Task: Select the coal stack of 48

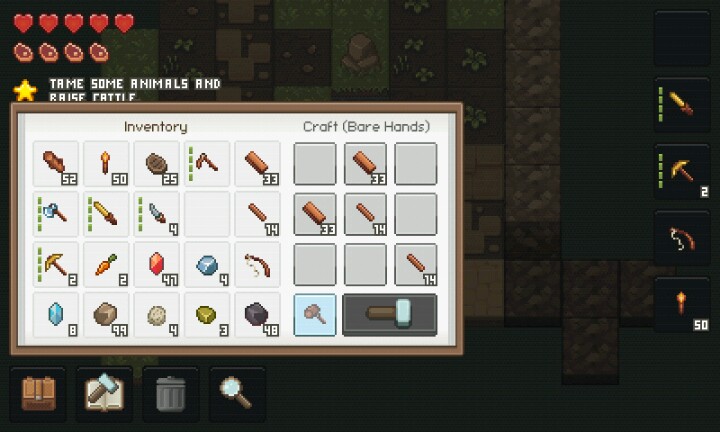Action: [x=258, y=314]
